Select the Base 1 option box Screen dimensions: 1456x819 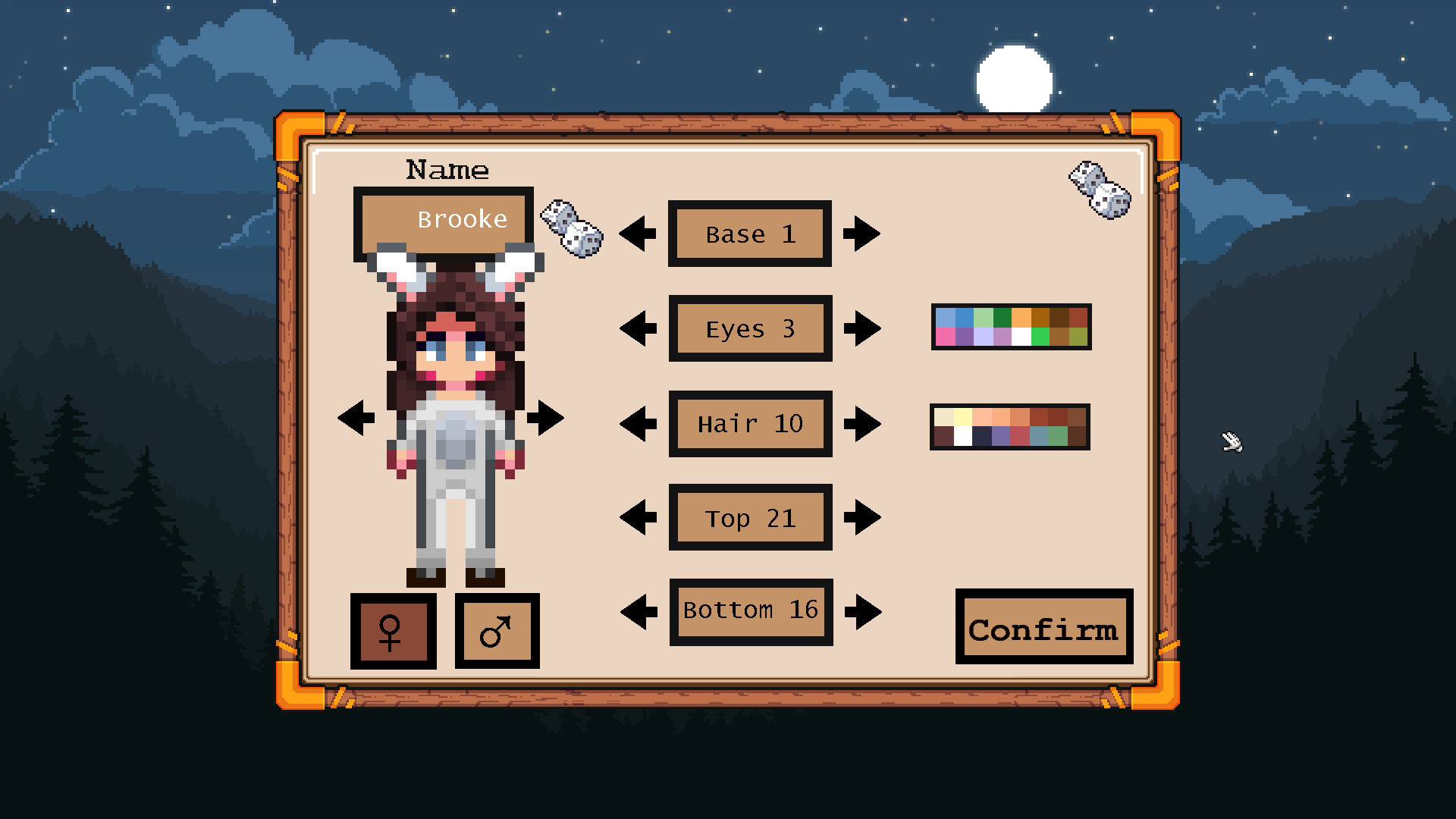749,234
